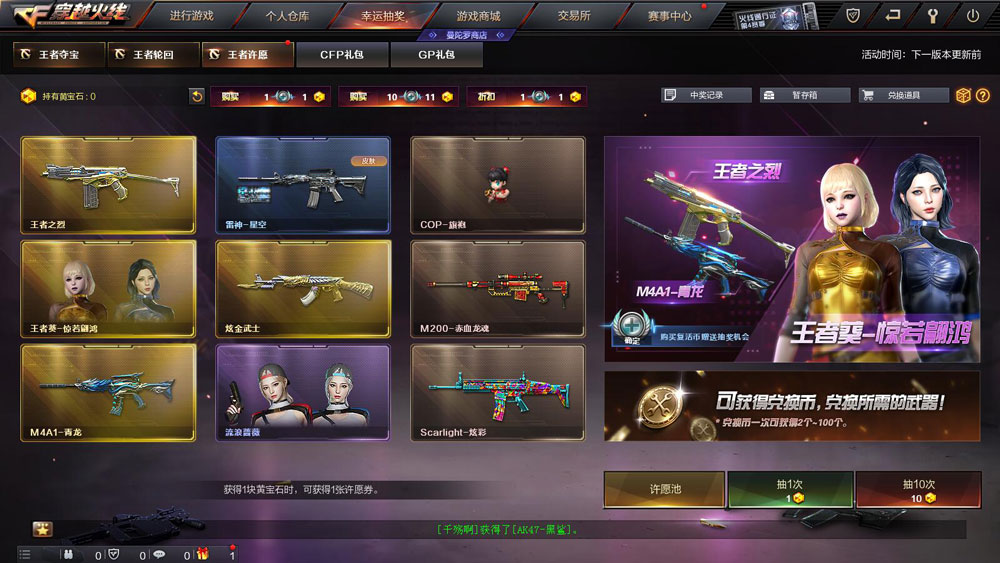The width and height of the screenshot is (1000, 563).
Task: Go to 个人仓库 storage
Action: tap(287, 16)
